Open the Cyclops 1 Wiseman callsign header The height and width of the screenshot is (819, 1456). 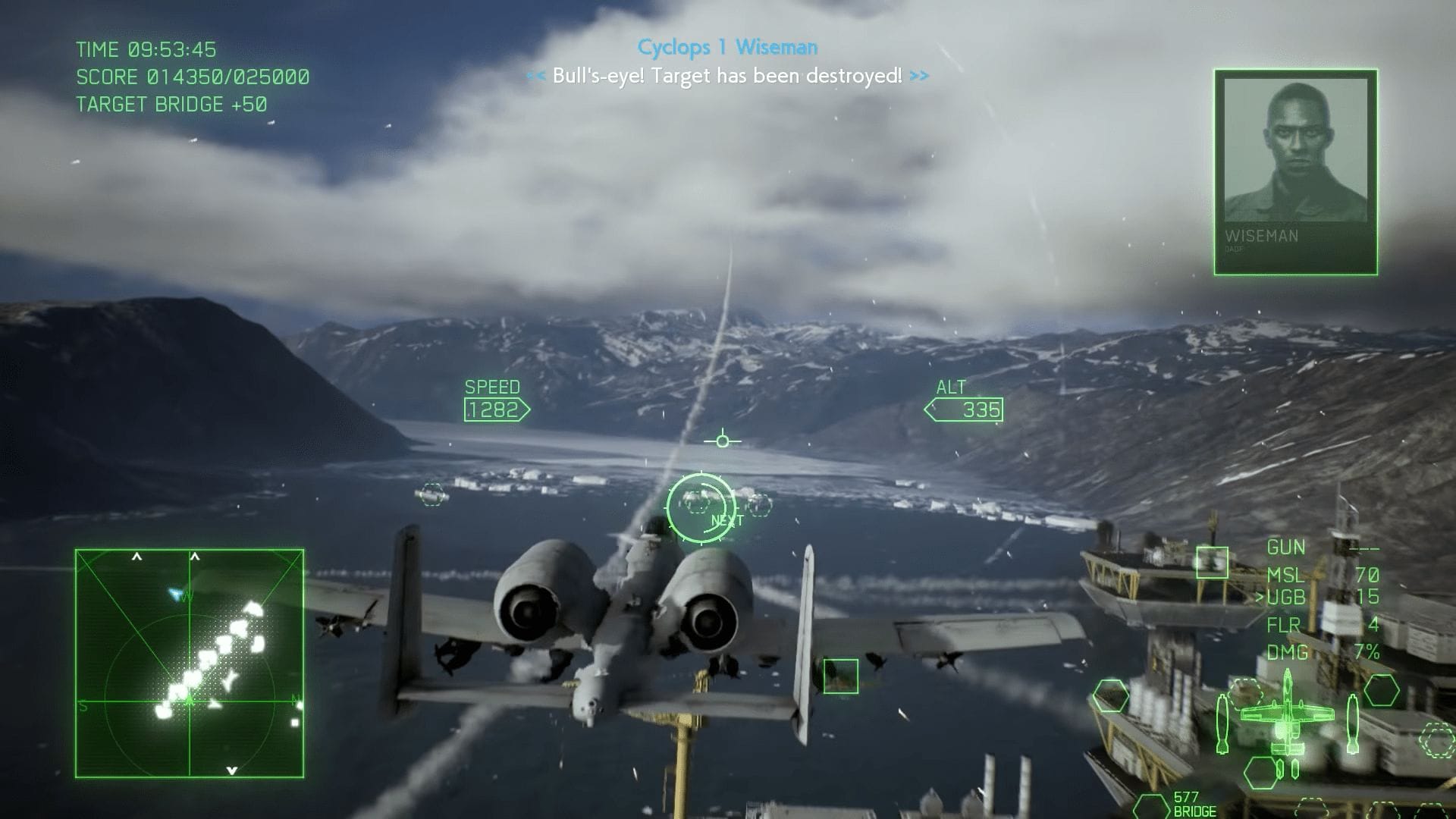point(727,47)
